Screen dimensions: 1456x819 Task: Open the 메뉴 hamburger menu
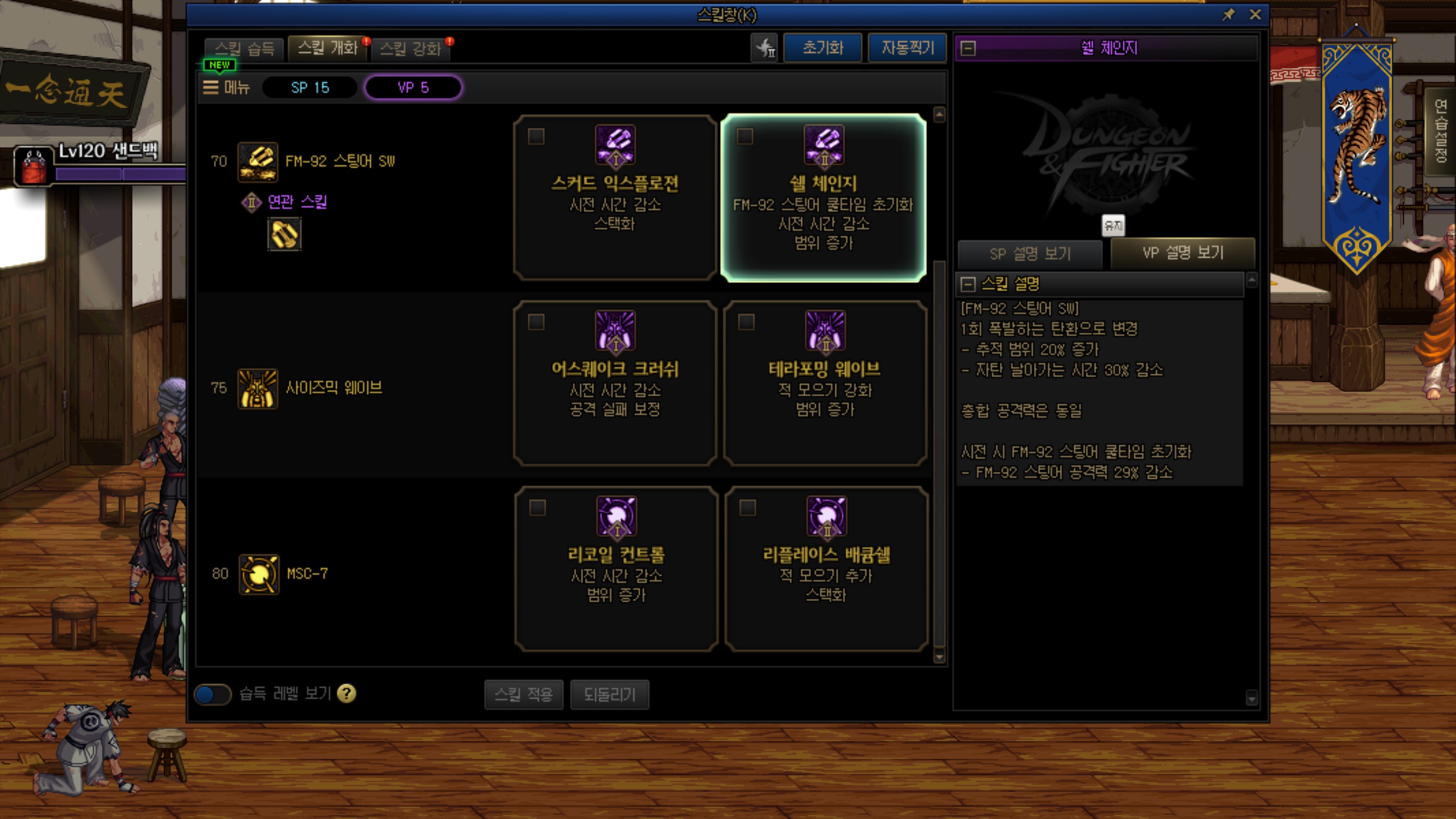226,88
